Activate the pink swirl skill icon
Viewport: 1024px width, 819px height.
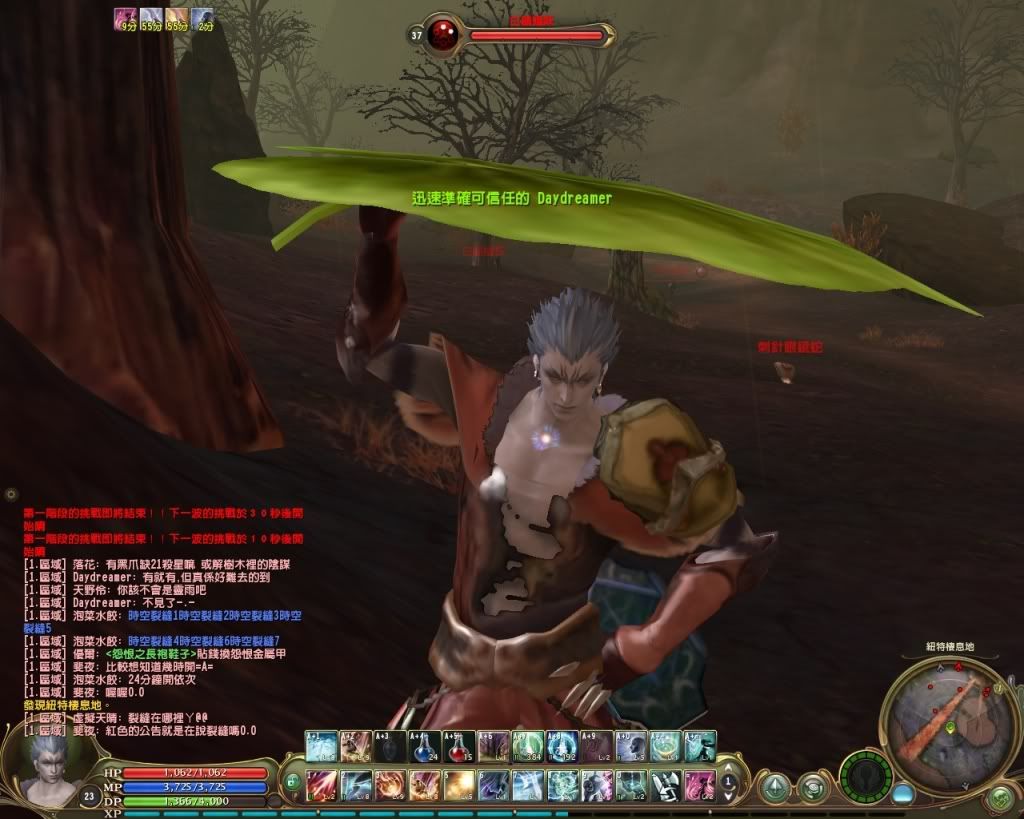point(700,784)
